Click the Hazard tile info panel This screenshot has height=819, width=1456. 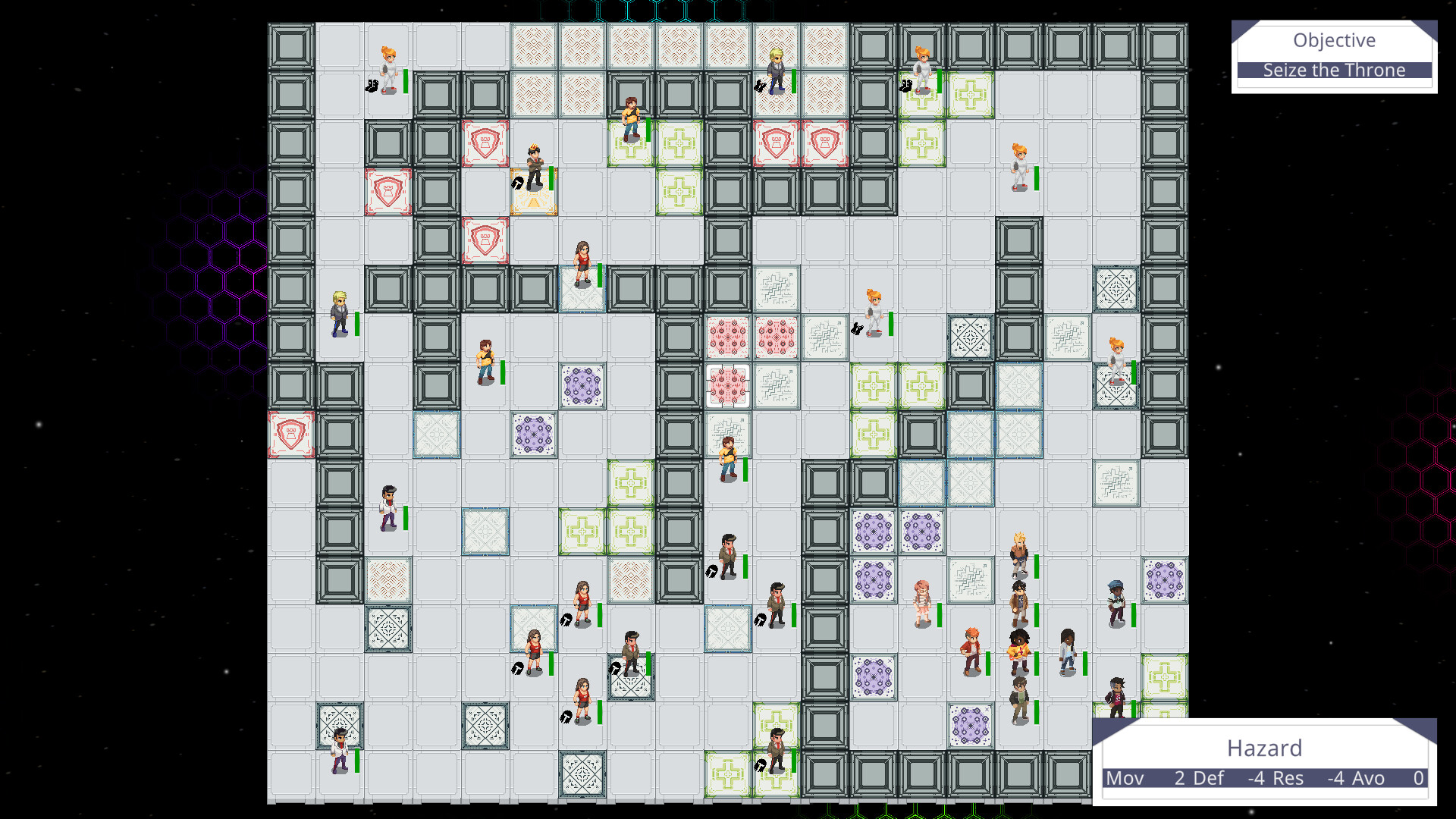point(1265,748)
